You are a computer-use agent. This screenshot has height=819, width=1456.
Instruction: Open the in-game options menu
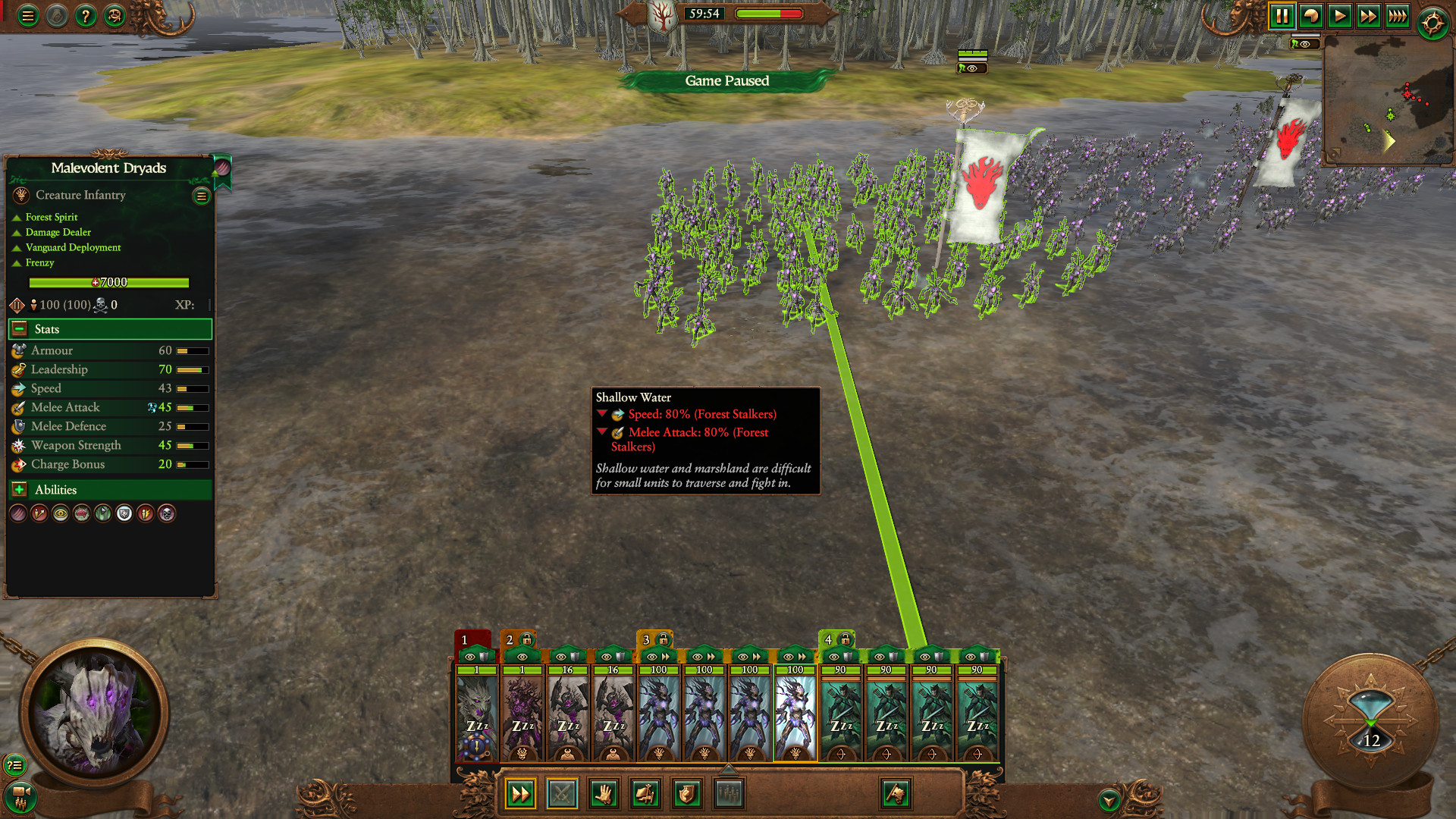point(27,15)
